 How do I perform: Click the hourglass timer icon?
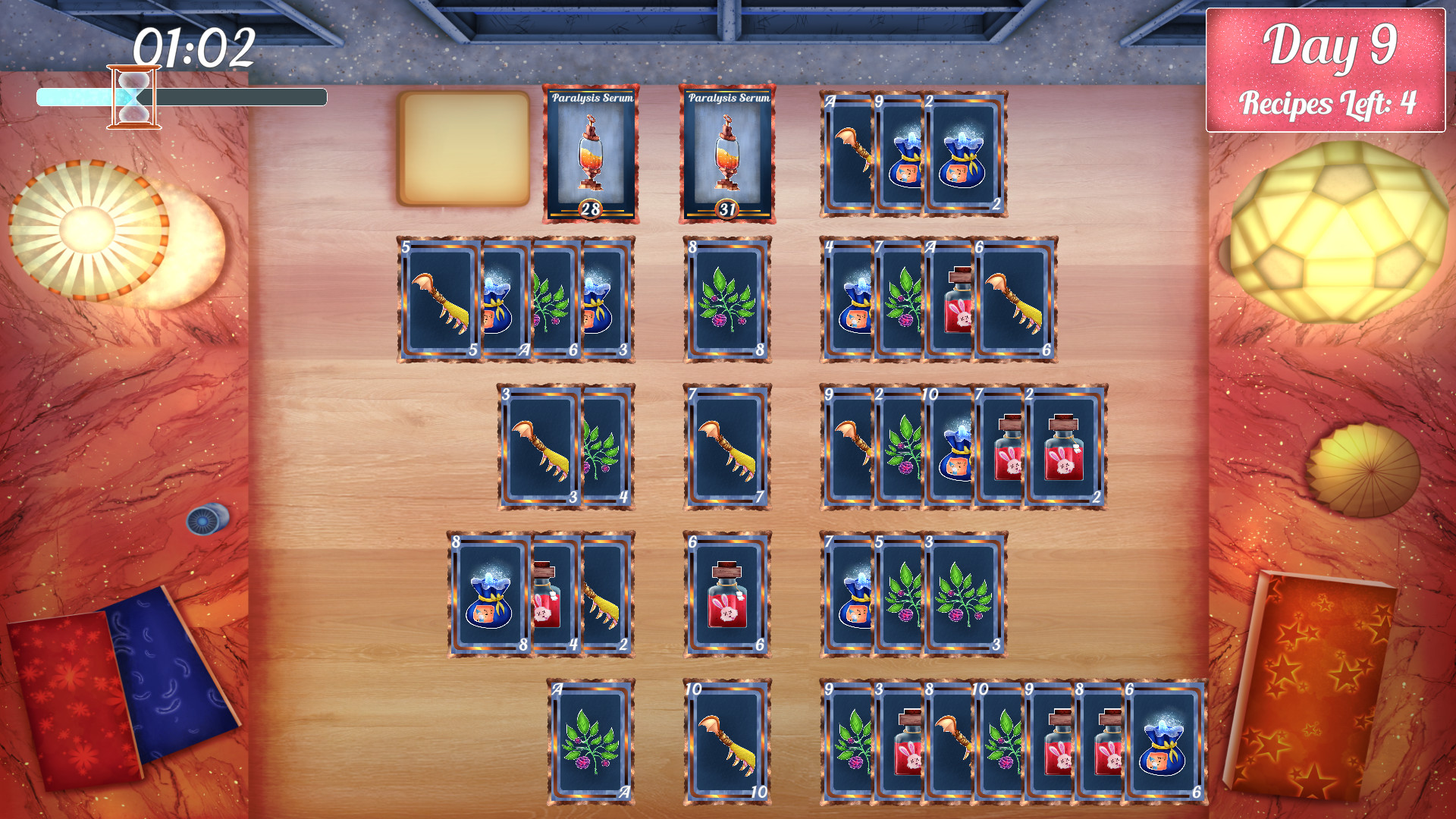pyautogui.click(x=133, y=95)
